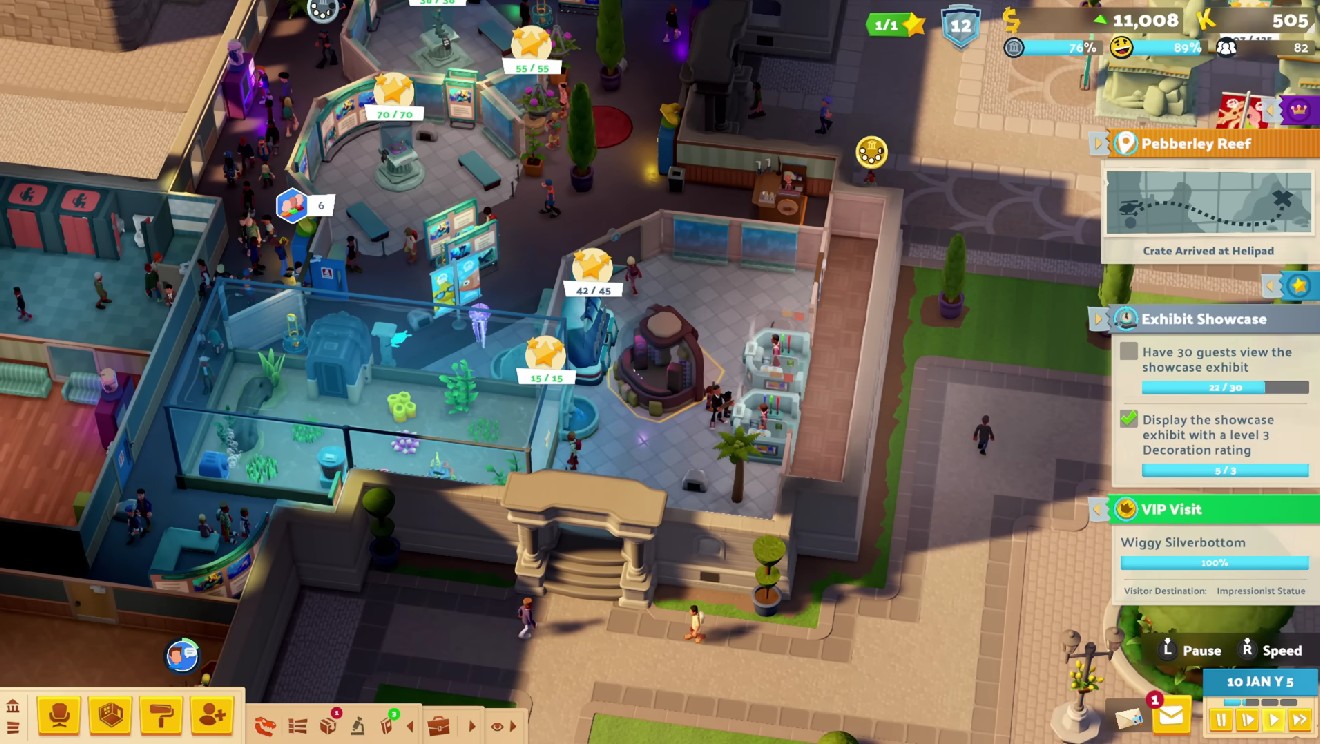
Task: Open the yellow mail inbox button
Action: click(1171, 715)
